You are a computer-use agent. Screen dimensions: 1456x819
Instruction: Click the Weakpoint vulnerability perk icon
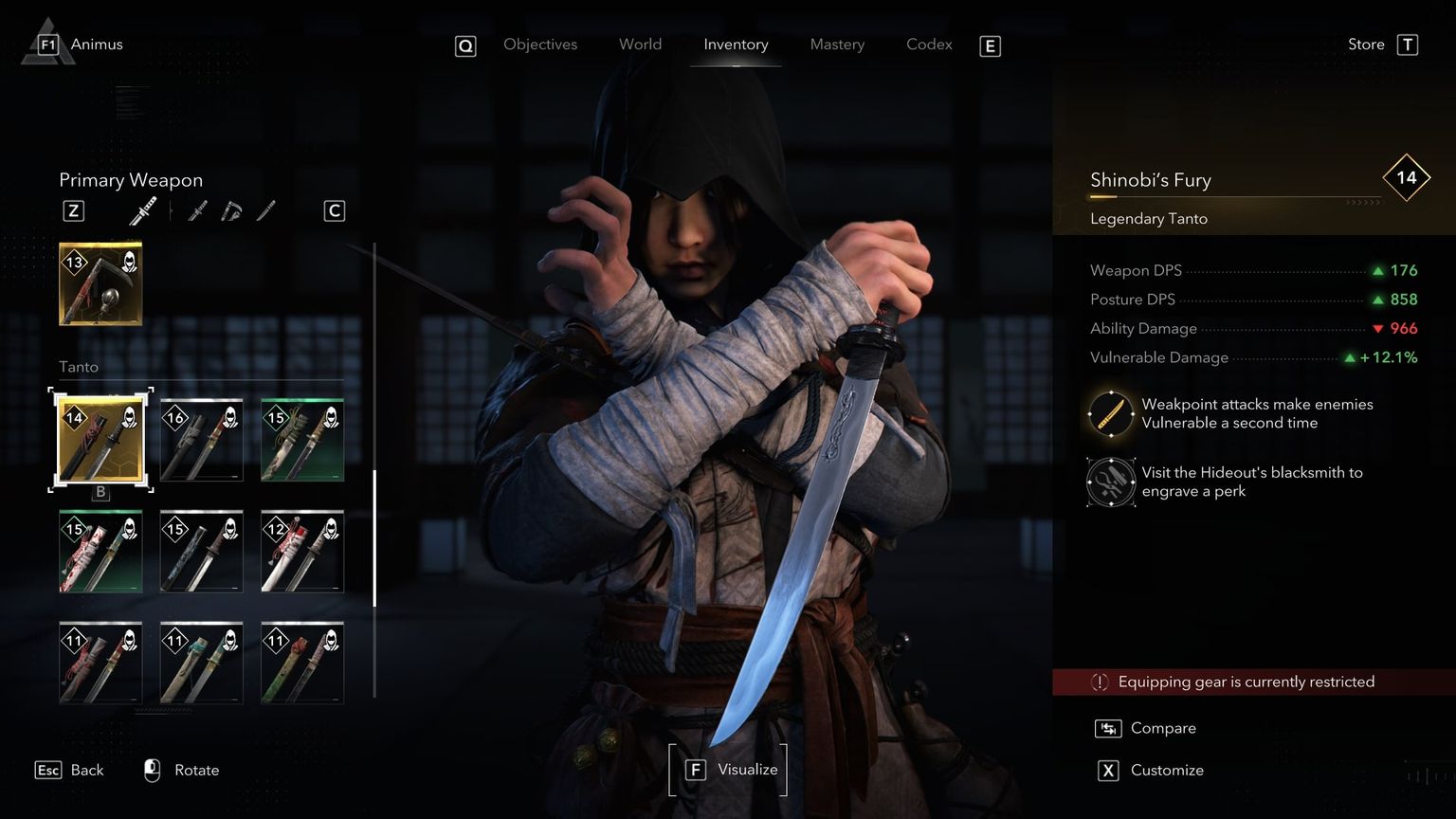pyautogui.click(x=1110, y=413)
